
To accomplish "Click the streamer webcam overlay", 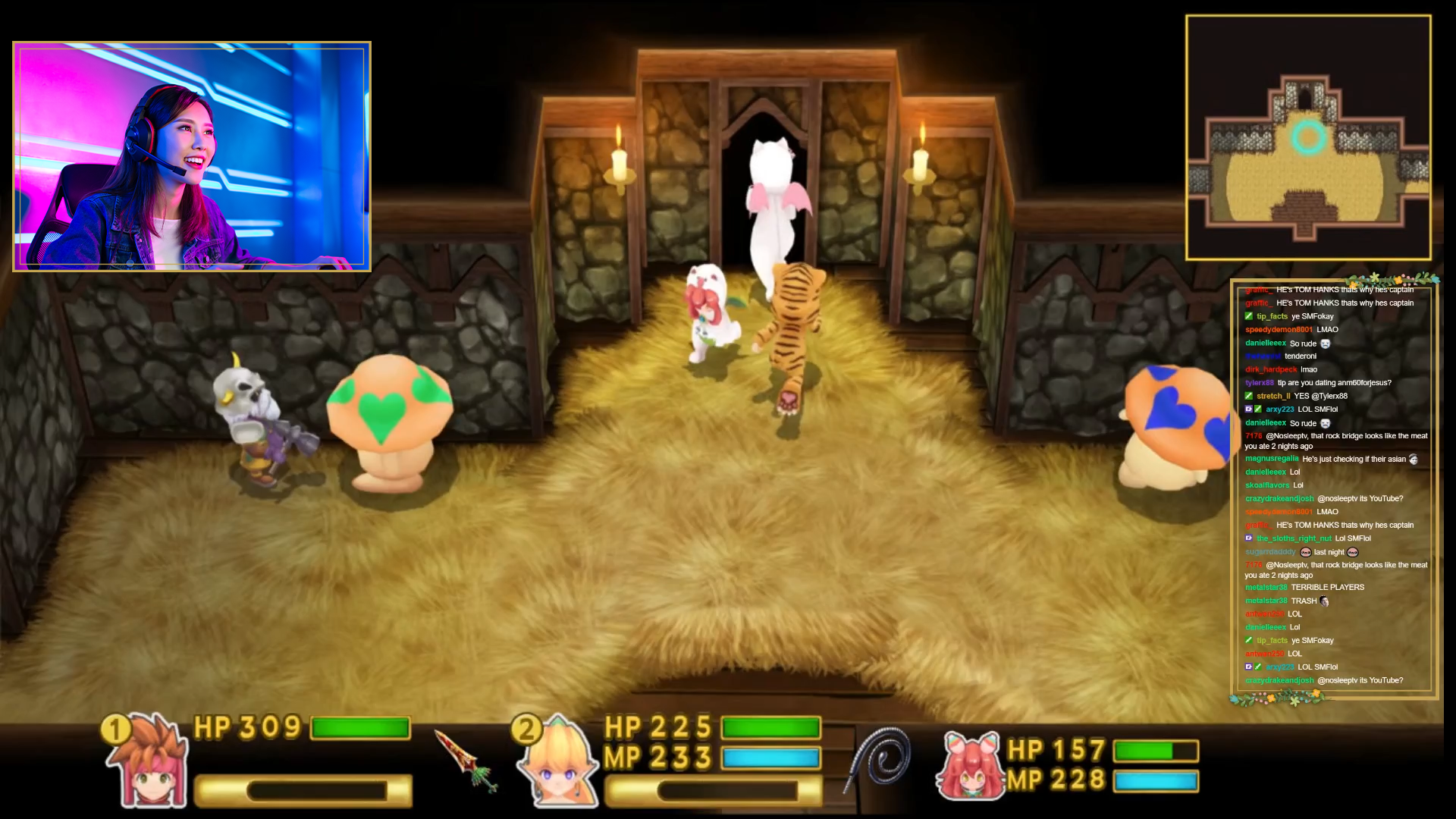I will click(192, 156).
